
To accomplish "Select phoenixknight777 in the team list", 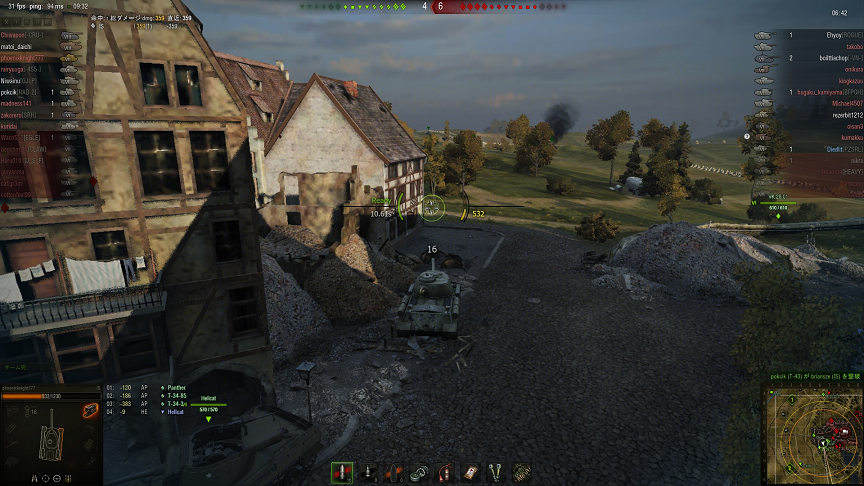I will point(24,58).
